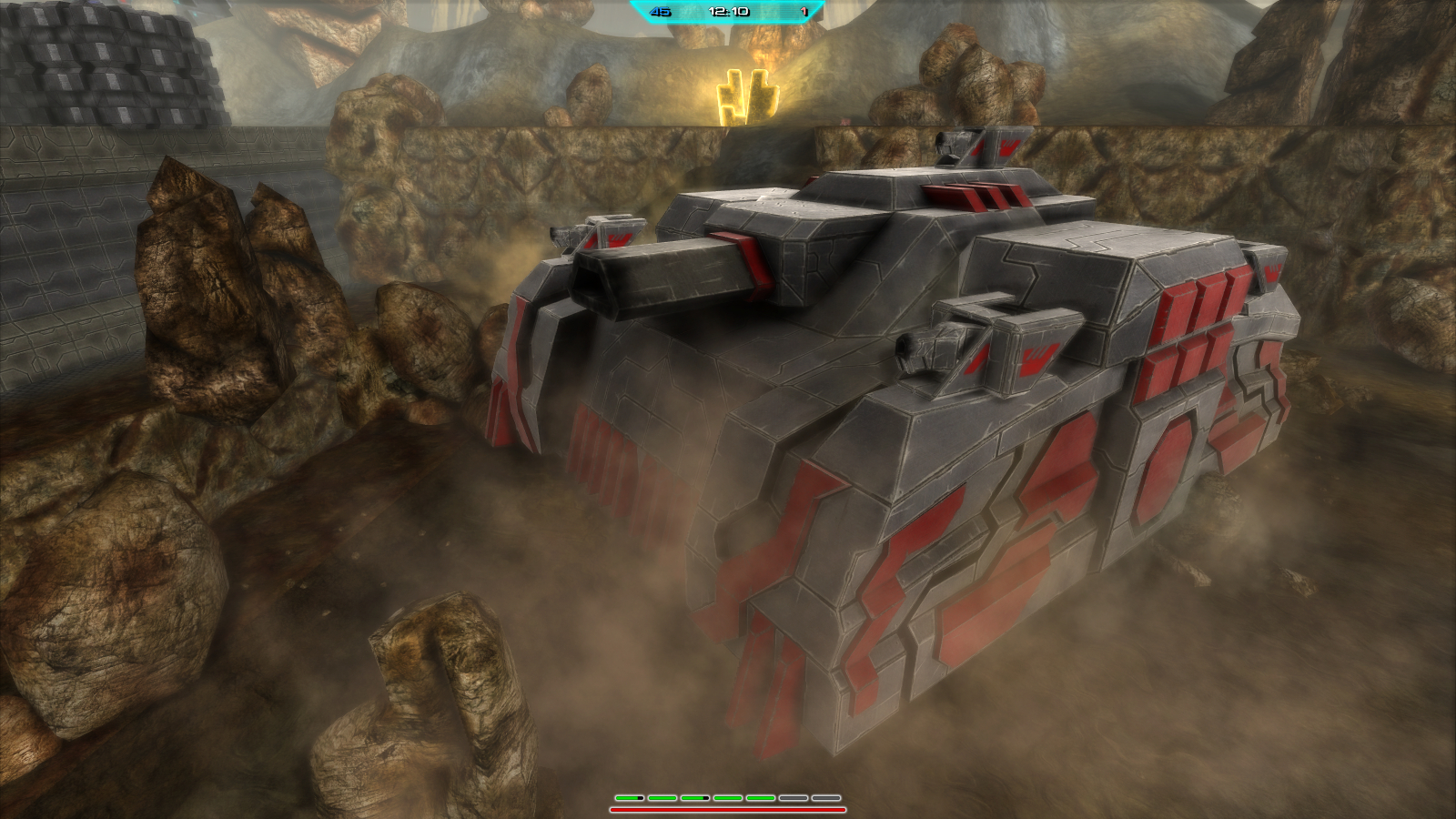
Task: Select the seventh gray weapon slot
Action: tap(824, 797)
